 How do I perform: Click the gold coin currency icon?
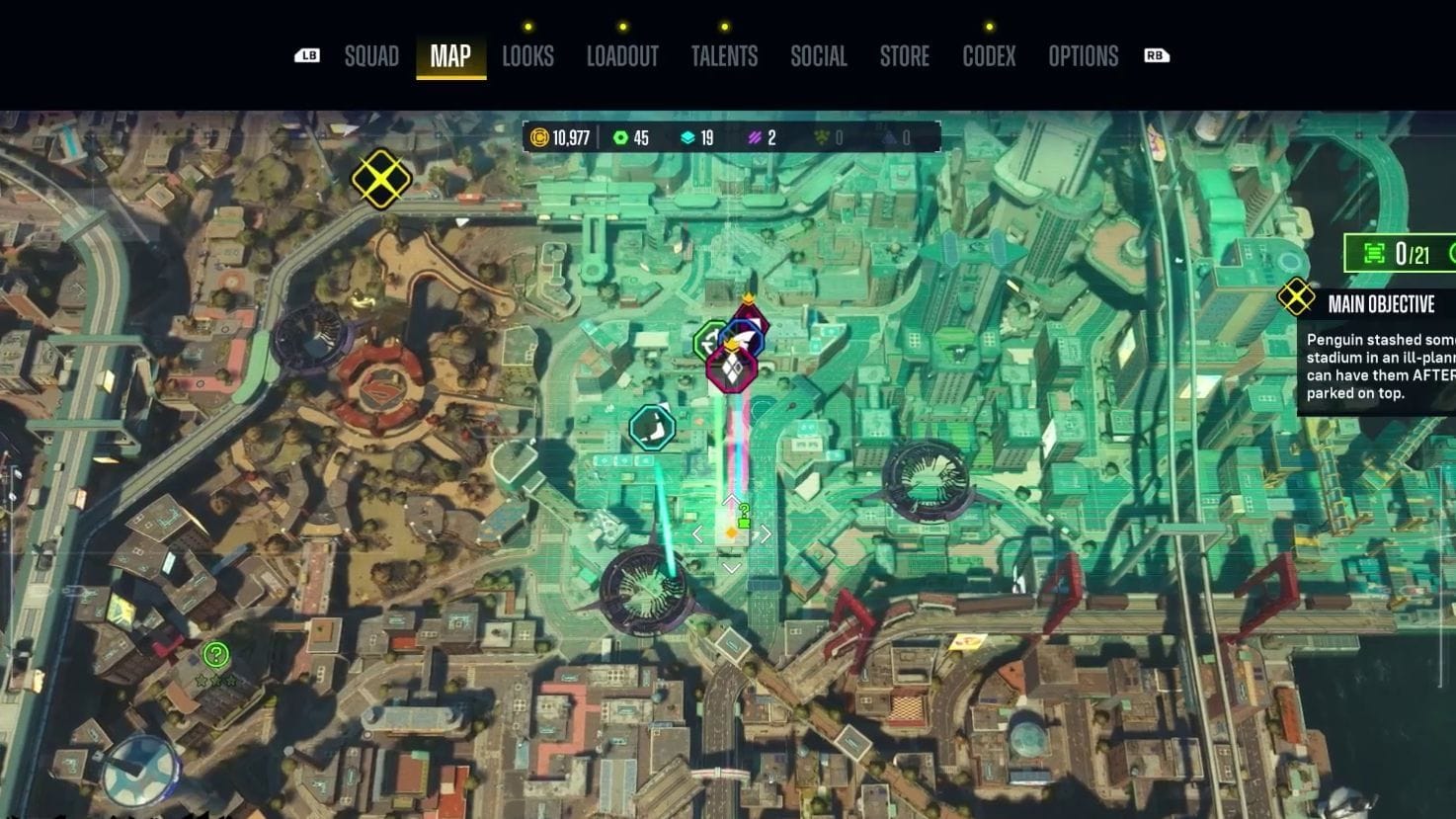[x=538, y=137]
